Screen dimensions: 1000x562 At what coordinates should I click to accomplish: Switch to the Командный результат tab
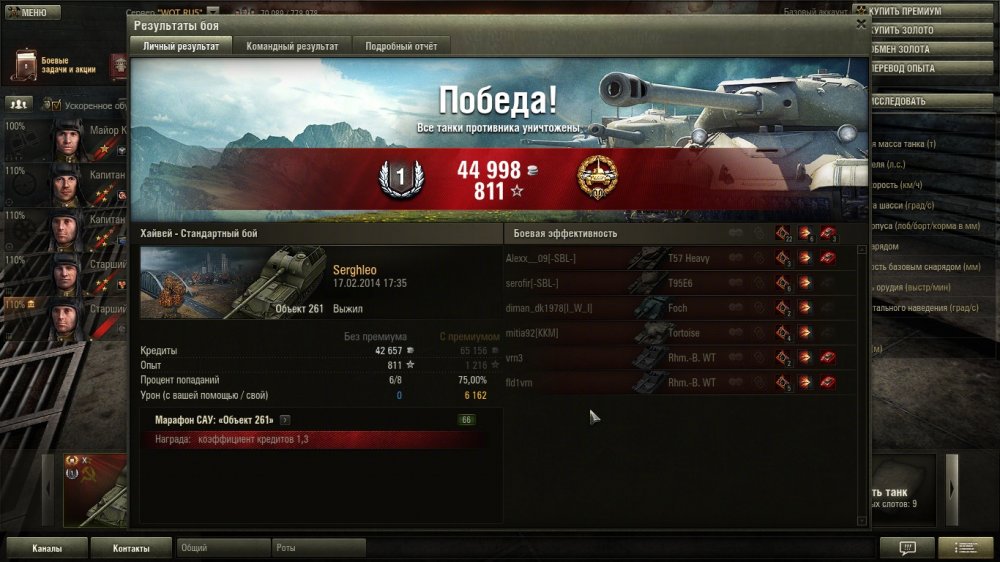click(x=292, y=46)
